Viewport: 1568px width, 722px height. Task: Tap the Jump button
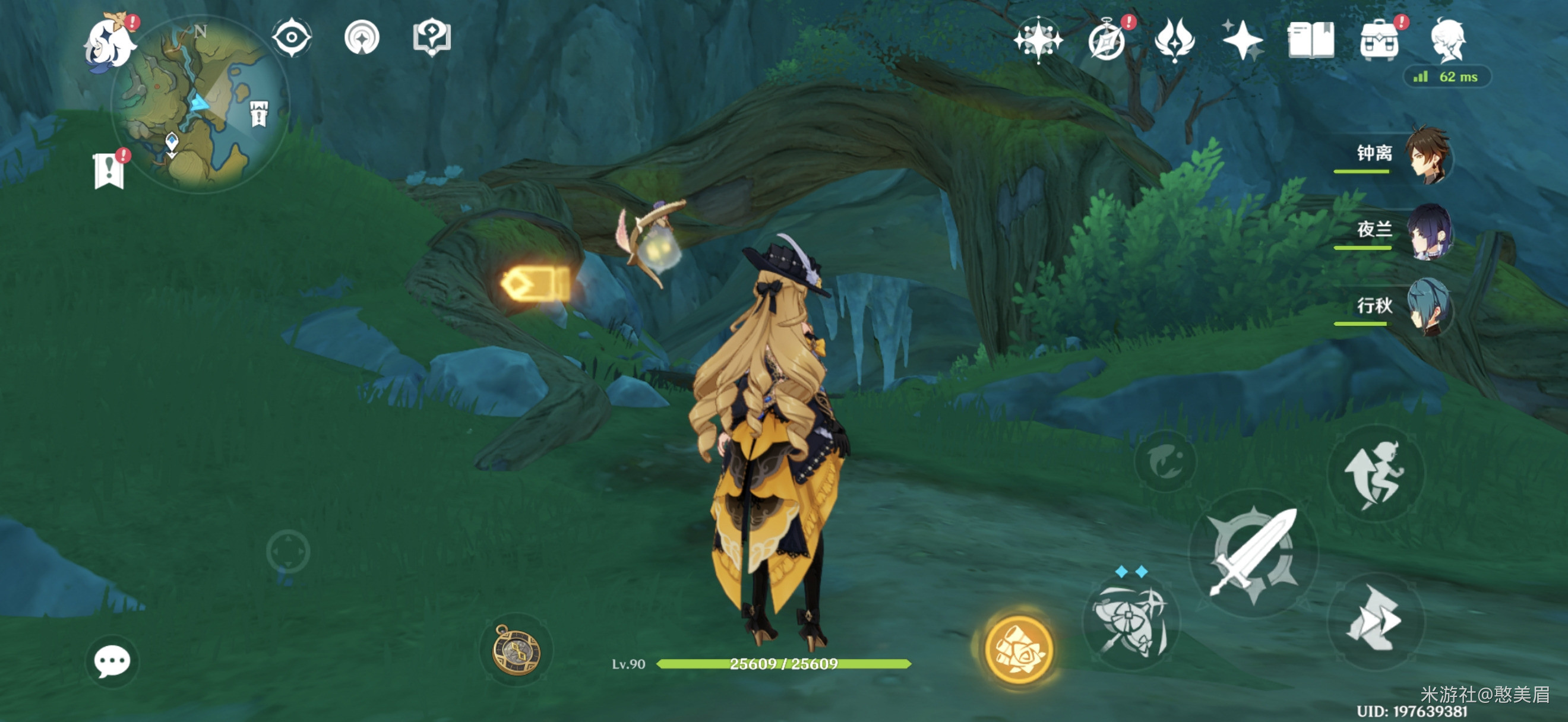tap(1375, 474)
